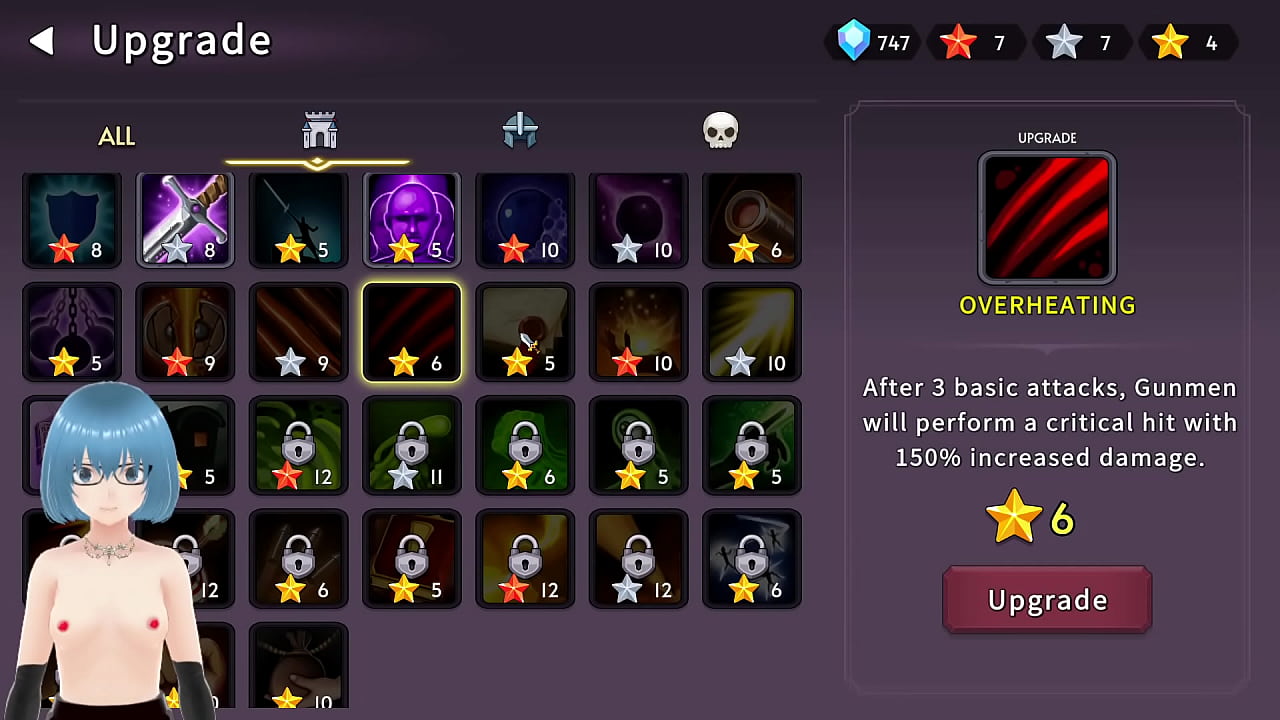Switch to the ALL tab
Screen dimensions: 1280x720
116,136
